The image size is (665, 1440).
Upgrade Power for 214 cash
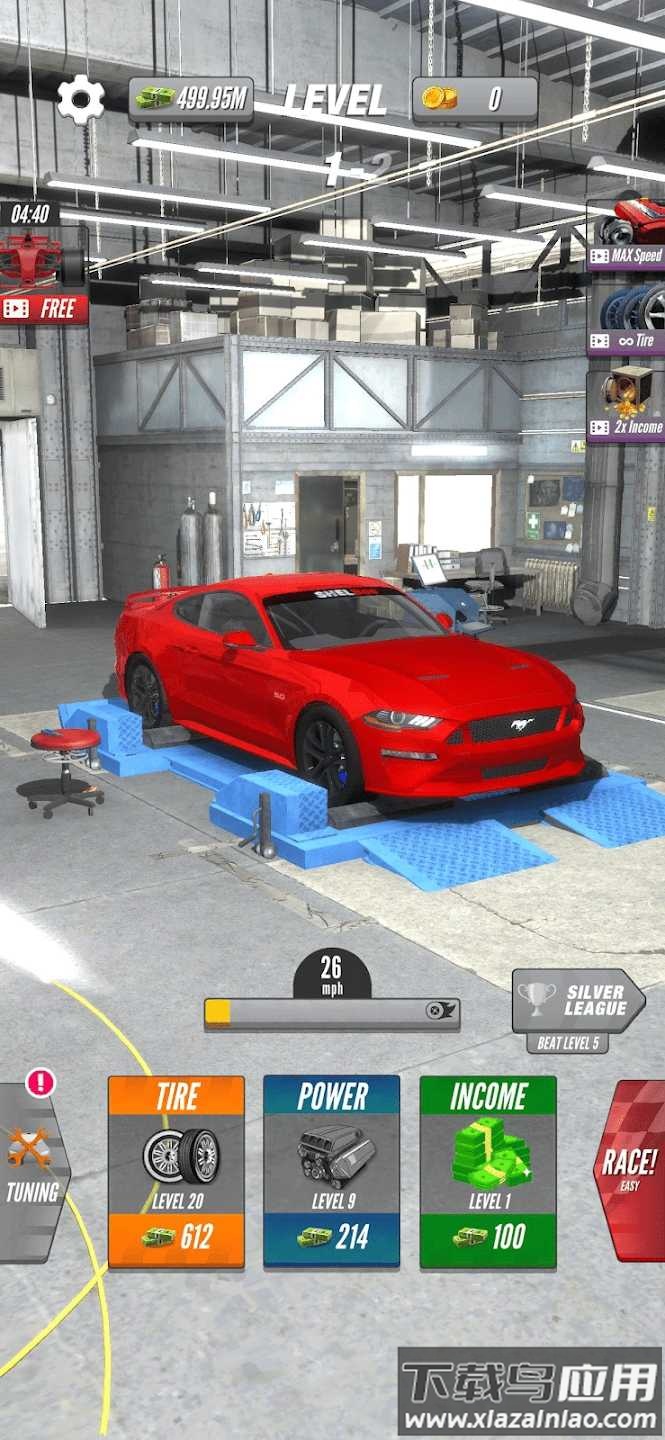pyautogui.click(x=332, y=1171)
